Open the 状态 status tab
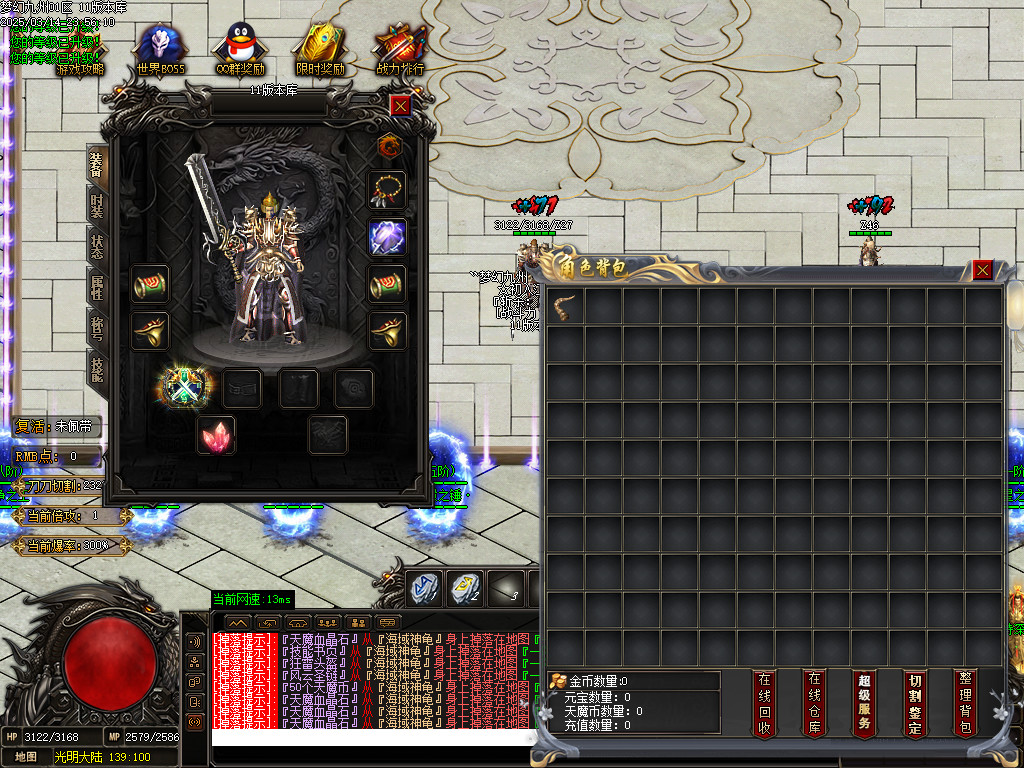Image resolution: width=1024 pixels, height=768 pixels. pos(96,246)
